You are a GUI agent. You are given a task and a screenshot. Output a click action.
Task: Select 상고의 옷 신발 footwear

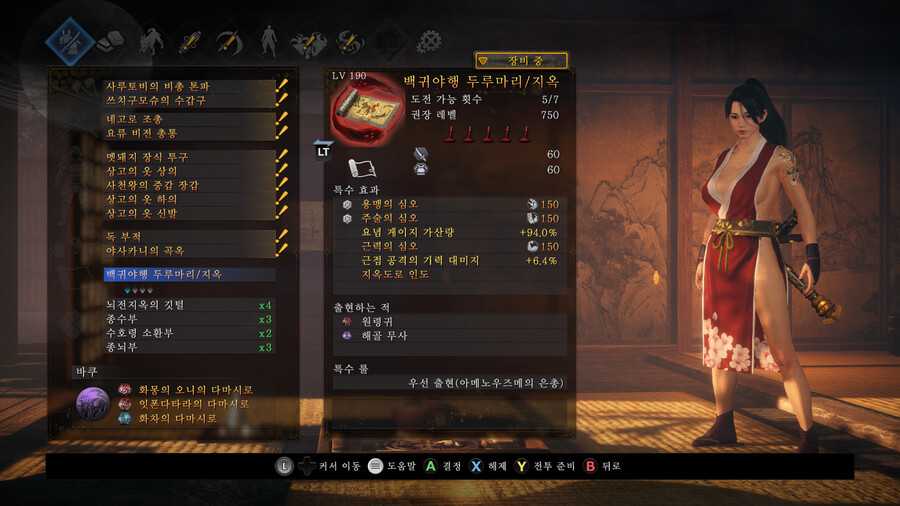[190, 213]
